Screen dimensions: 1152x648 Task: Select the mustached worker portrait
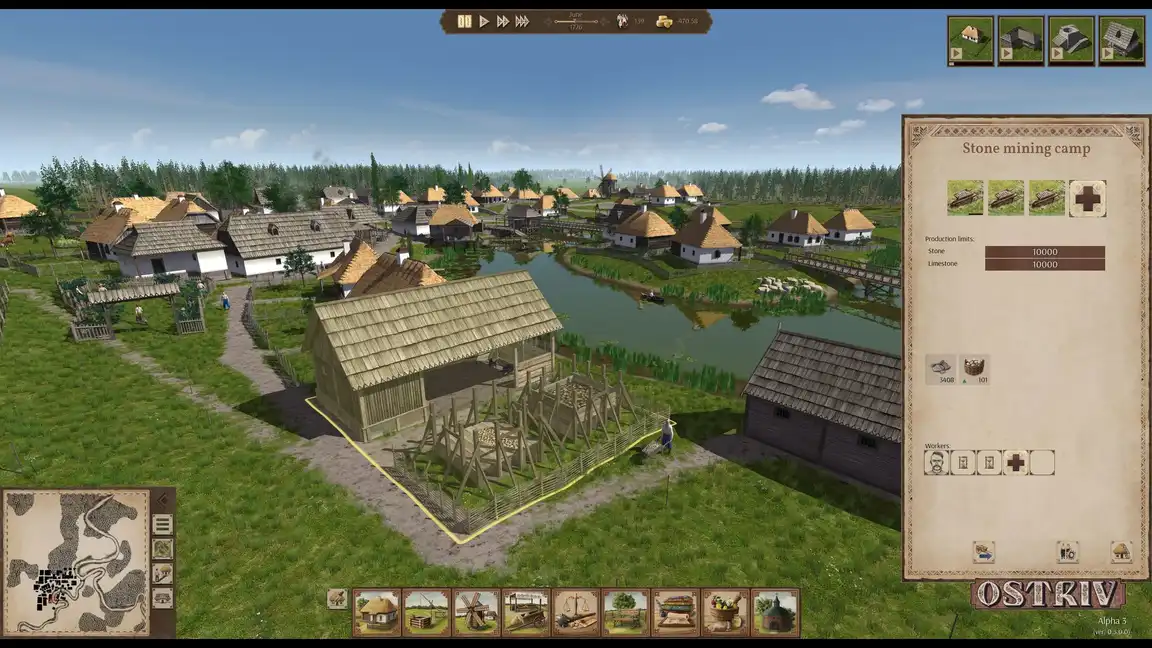click(x=936, y=462)
